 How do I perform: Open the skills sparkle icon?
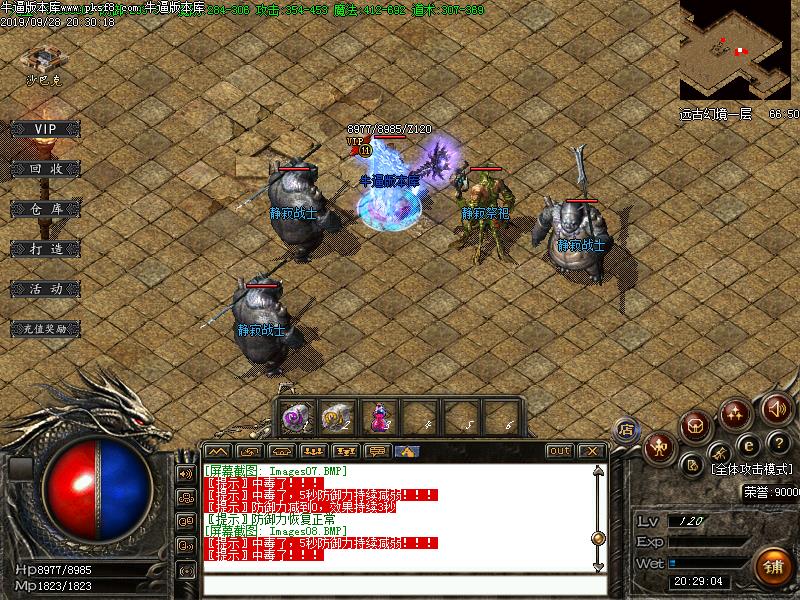[737, 412]
